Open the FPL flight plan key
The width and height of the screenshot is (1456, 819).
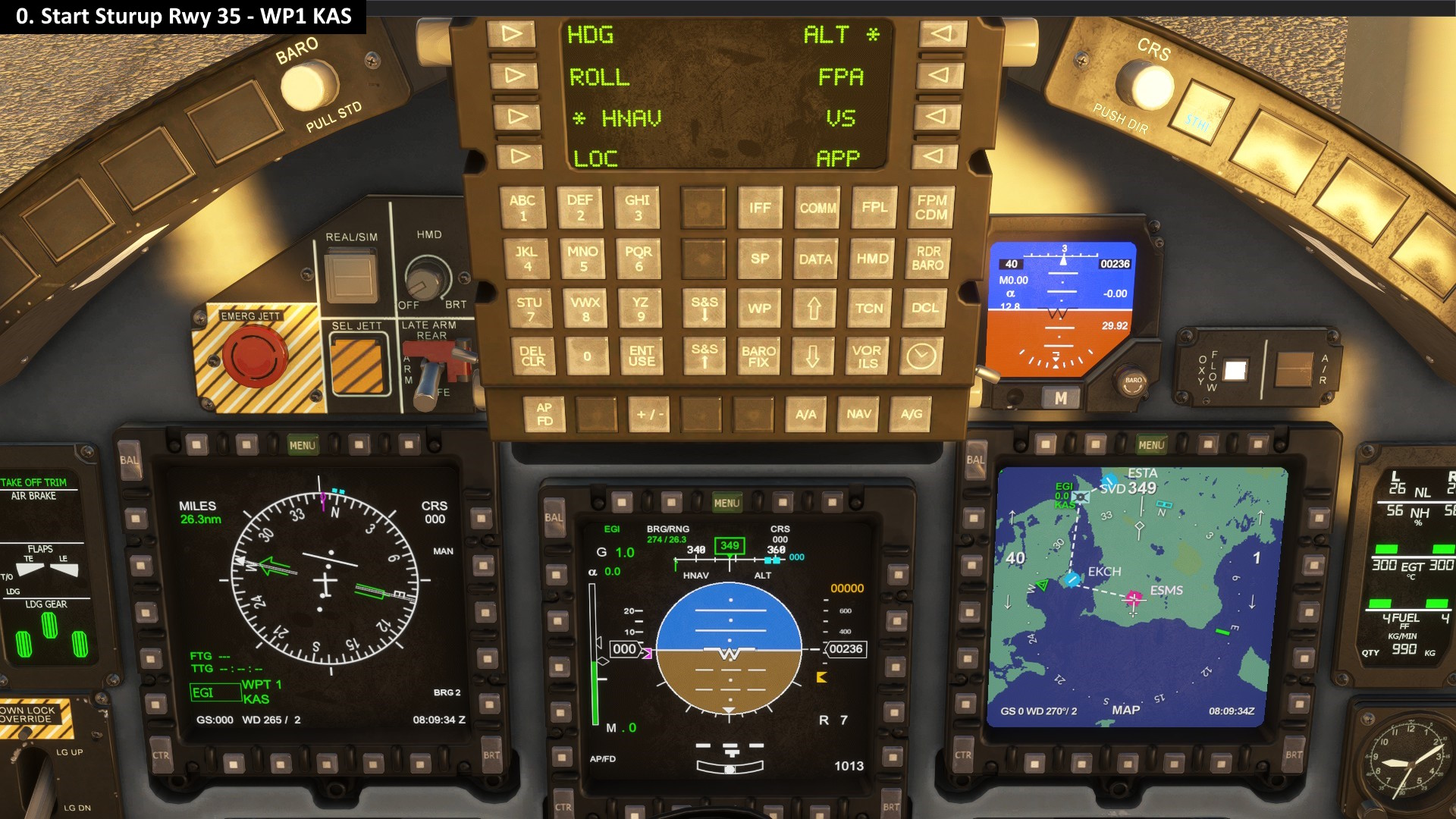point(874,207)
